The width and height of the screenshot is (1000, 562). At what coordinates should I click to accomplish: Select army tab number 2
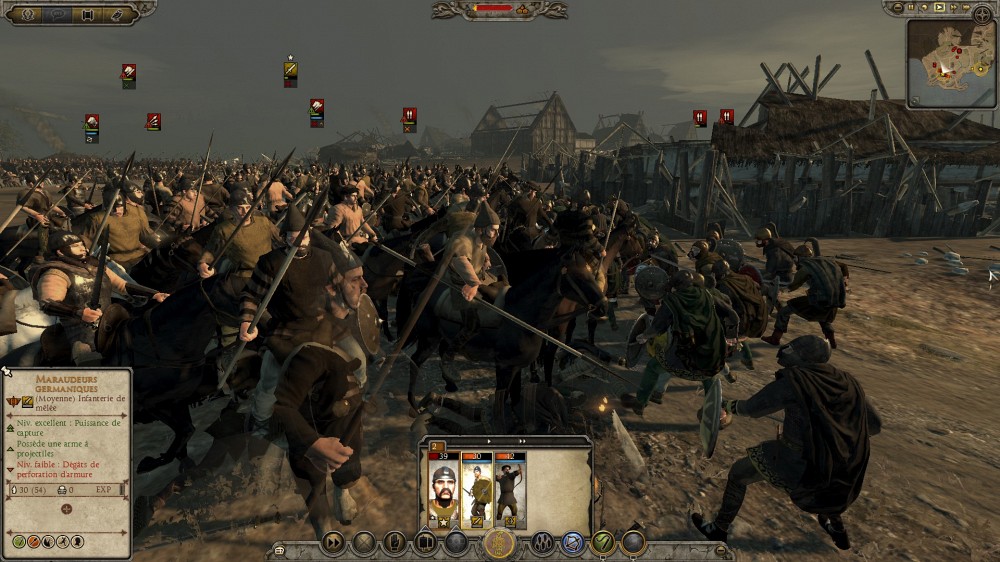(x=438, y=447)
